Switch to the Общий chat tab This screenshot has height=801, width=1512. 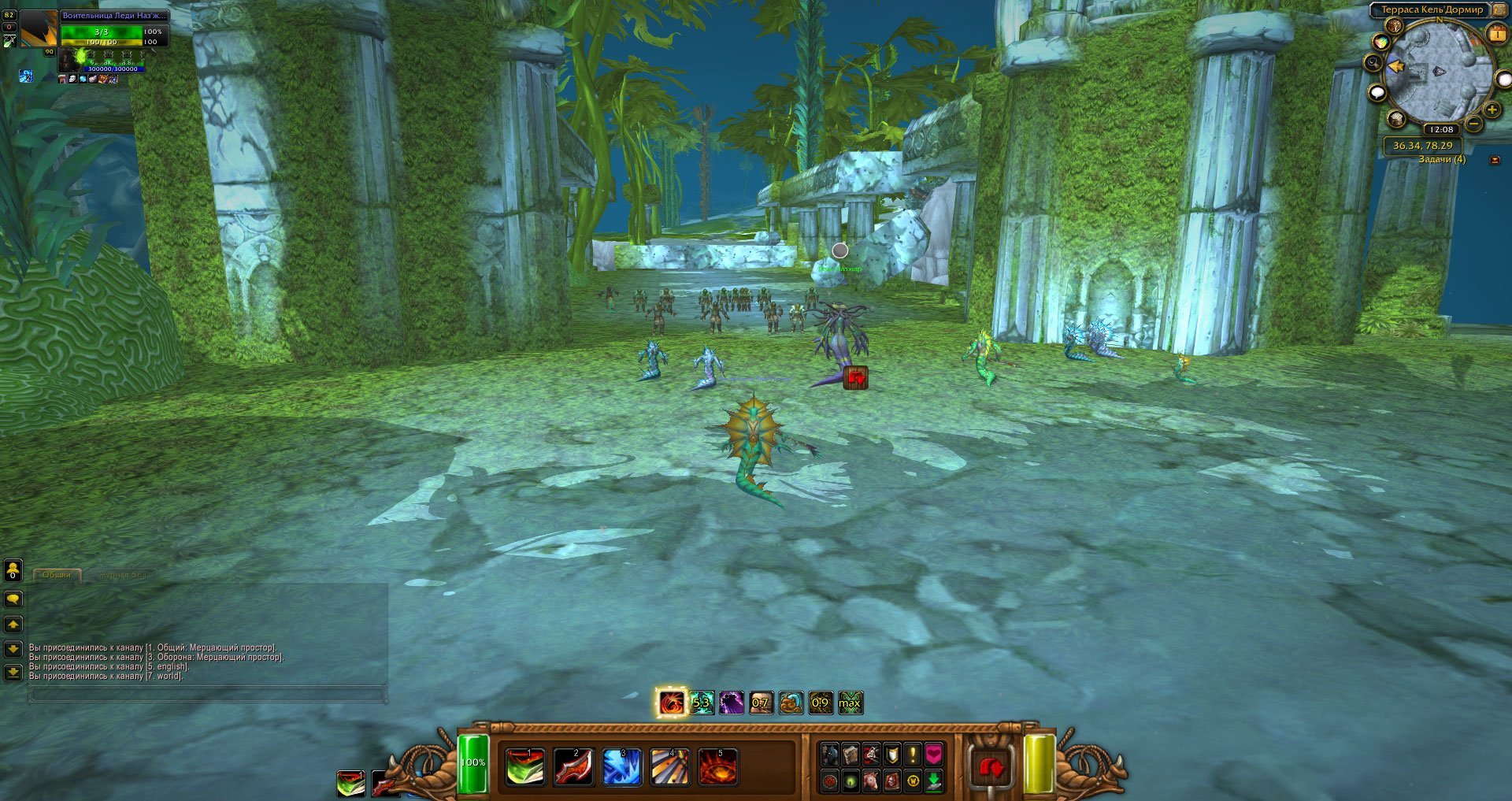click(x=57, y=575)
